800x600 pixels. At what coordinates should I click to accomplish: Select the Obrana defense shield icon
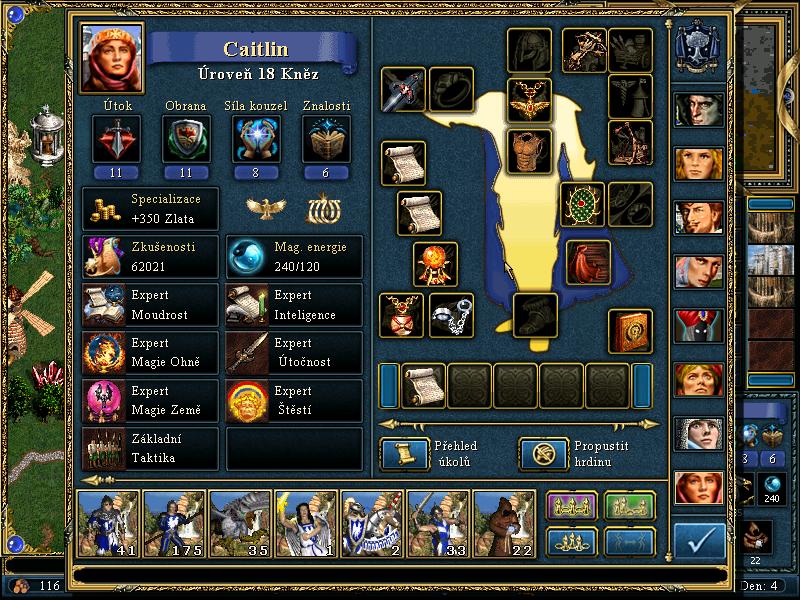click(185, 139)
